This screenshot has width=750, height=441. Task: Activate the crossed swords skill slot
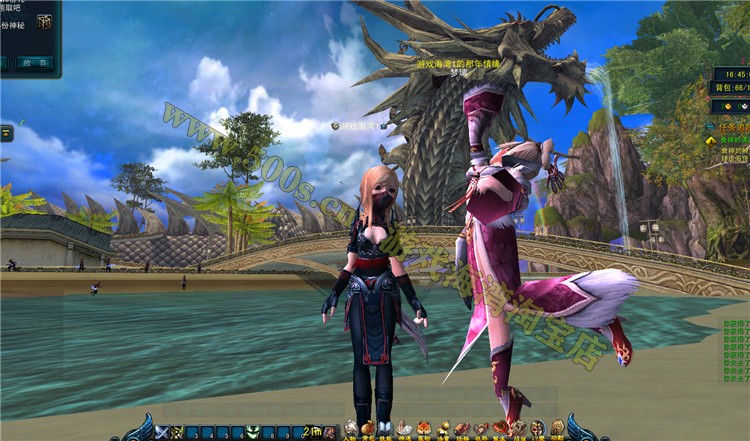162,432
